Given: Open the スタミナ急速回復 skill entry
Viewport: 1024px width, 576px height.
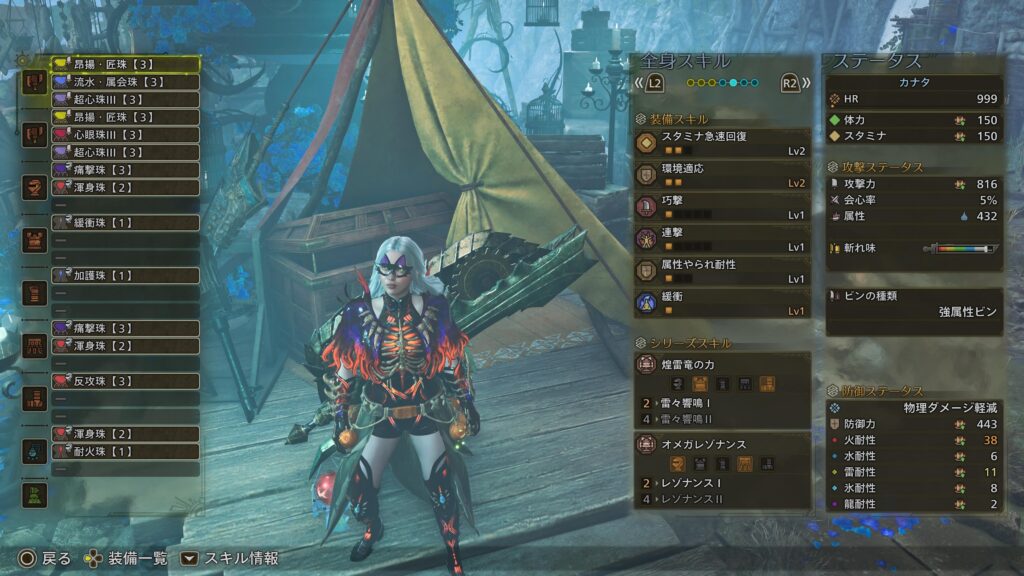Looking at the screenshot, I should (x=721, y=143).
